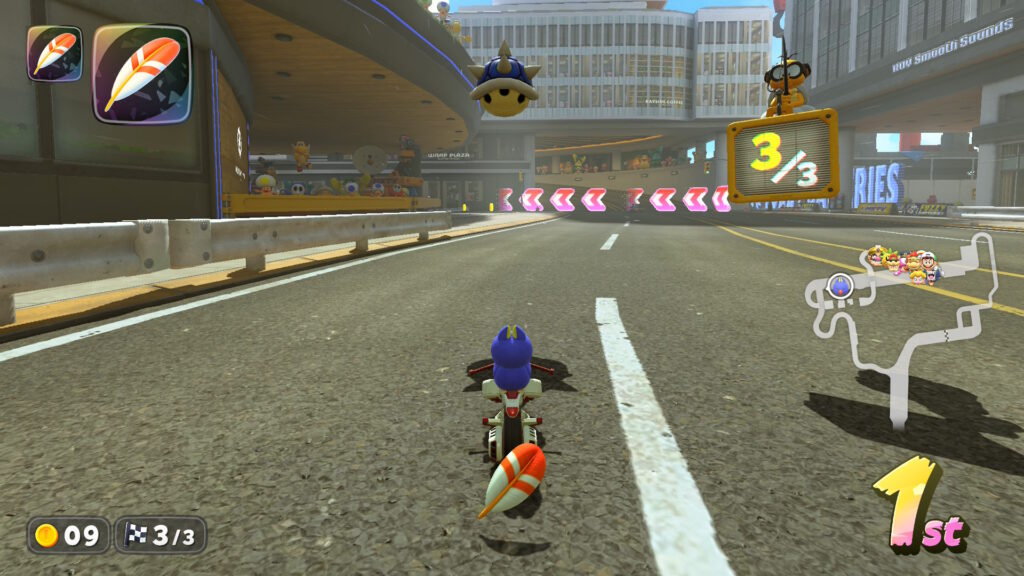Click the cluster of rival racer icons on the minimap

click(905, 263)
